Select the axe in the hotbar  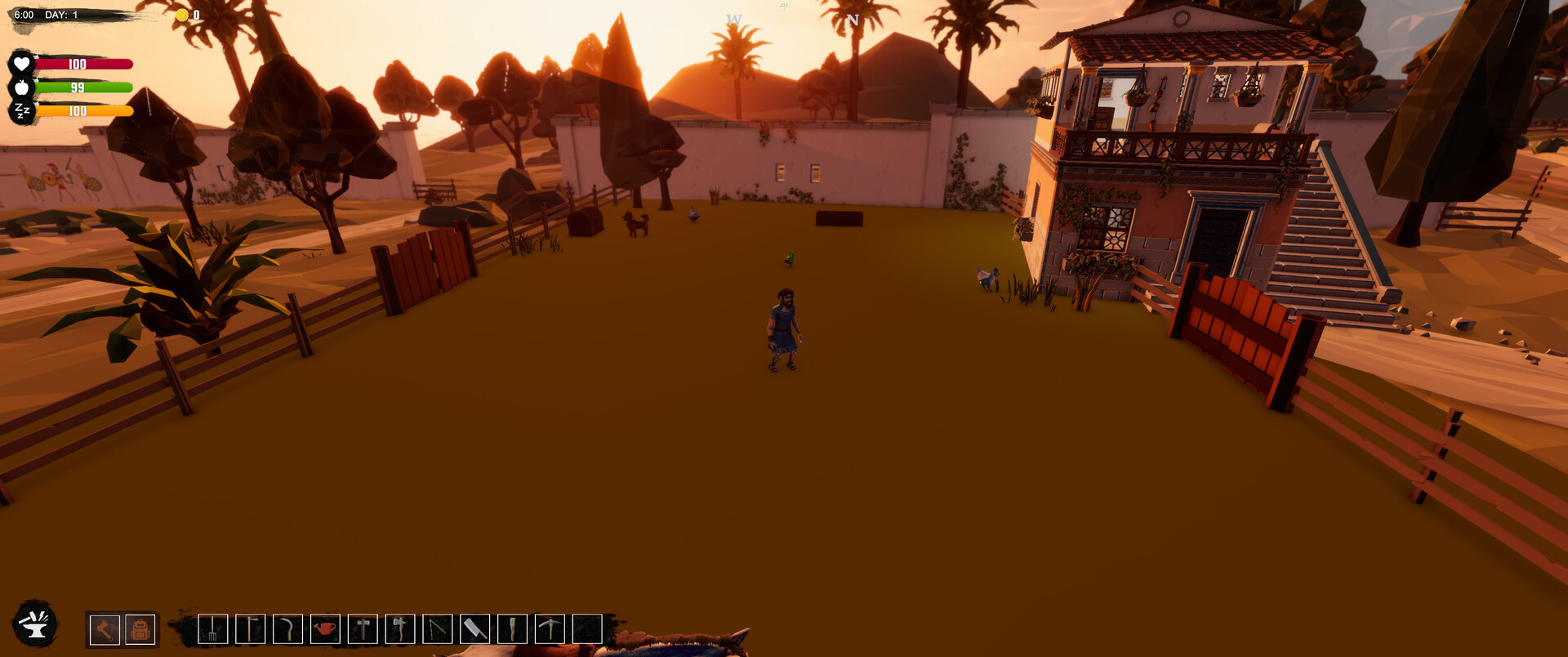[x=398, y=631]
